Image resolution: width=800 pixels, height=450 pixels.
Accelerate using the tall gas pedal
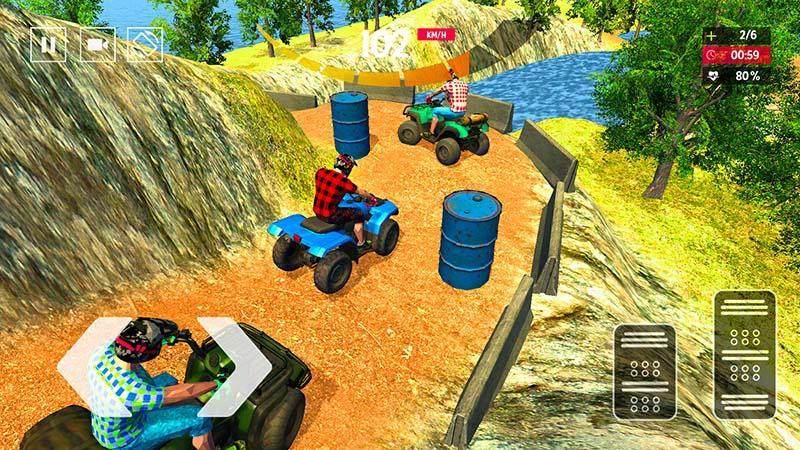pyautogui.click(x=744, y=353)
